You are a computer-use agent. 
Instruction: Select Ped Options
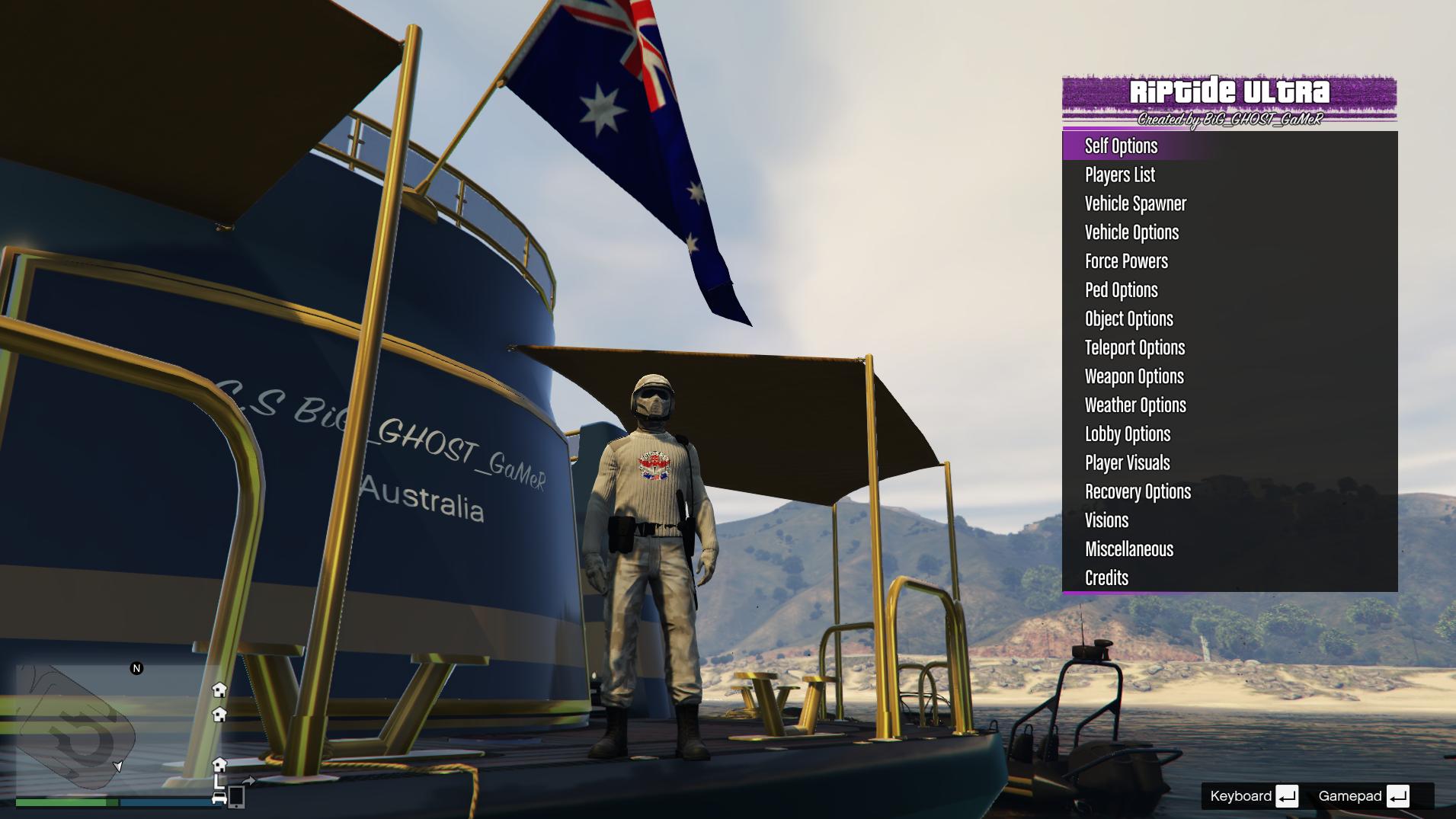click(x=1121, y=290)
